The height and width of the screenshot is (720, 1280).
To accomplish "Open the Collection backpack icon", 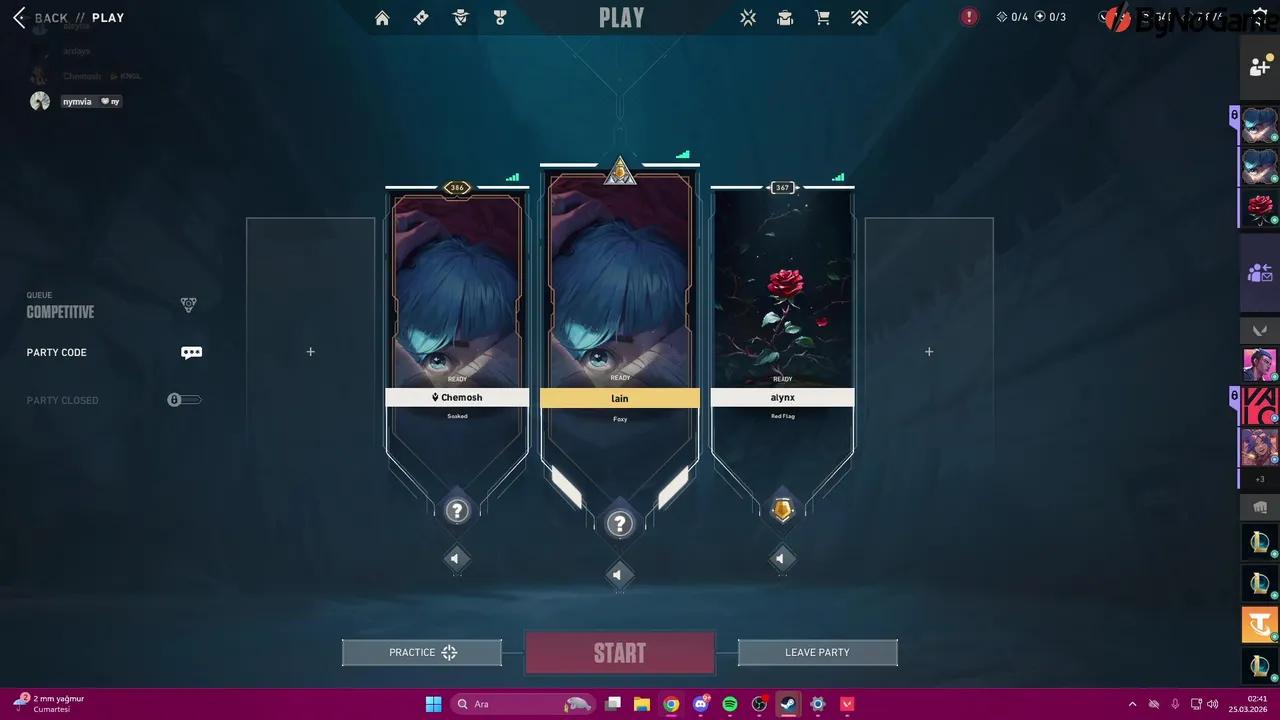I will (785, 17).
